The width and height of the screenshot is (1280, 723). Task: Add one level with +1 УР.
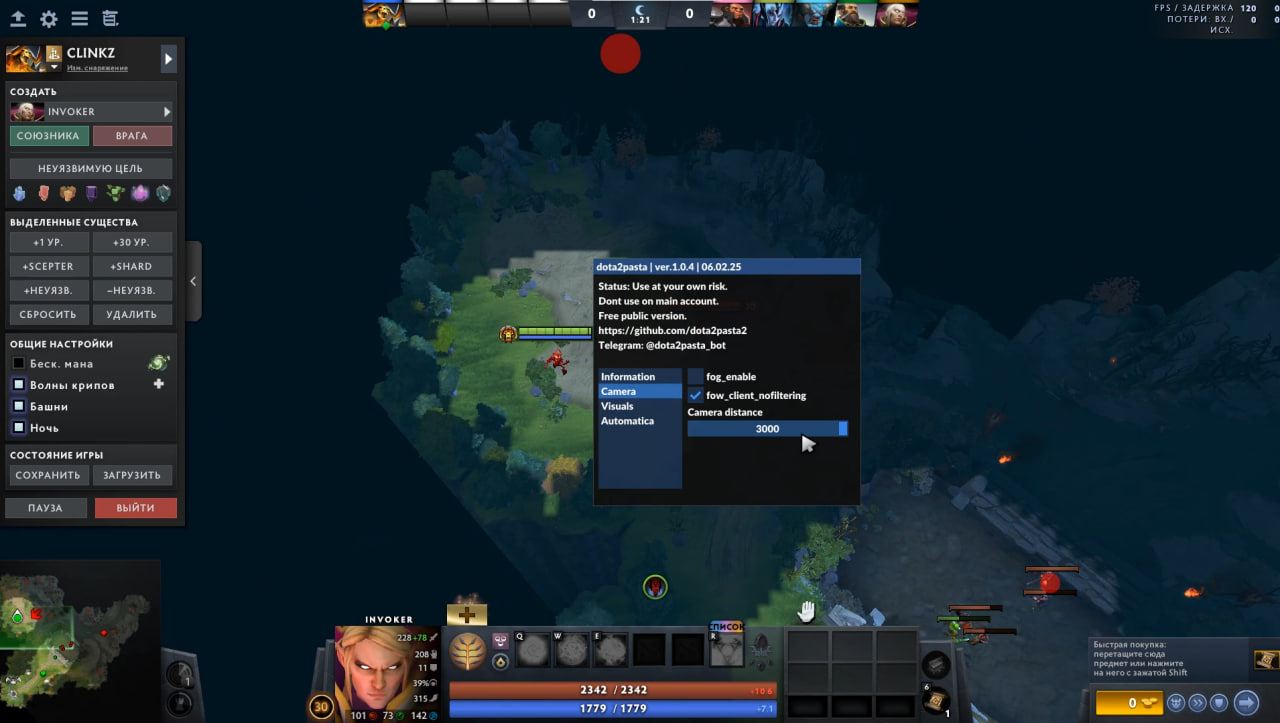(x=49, y=243)
